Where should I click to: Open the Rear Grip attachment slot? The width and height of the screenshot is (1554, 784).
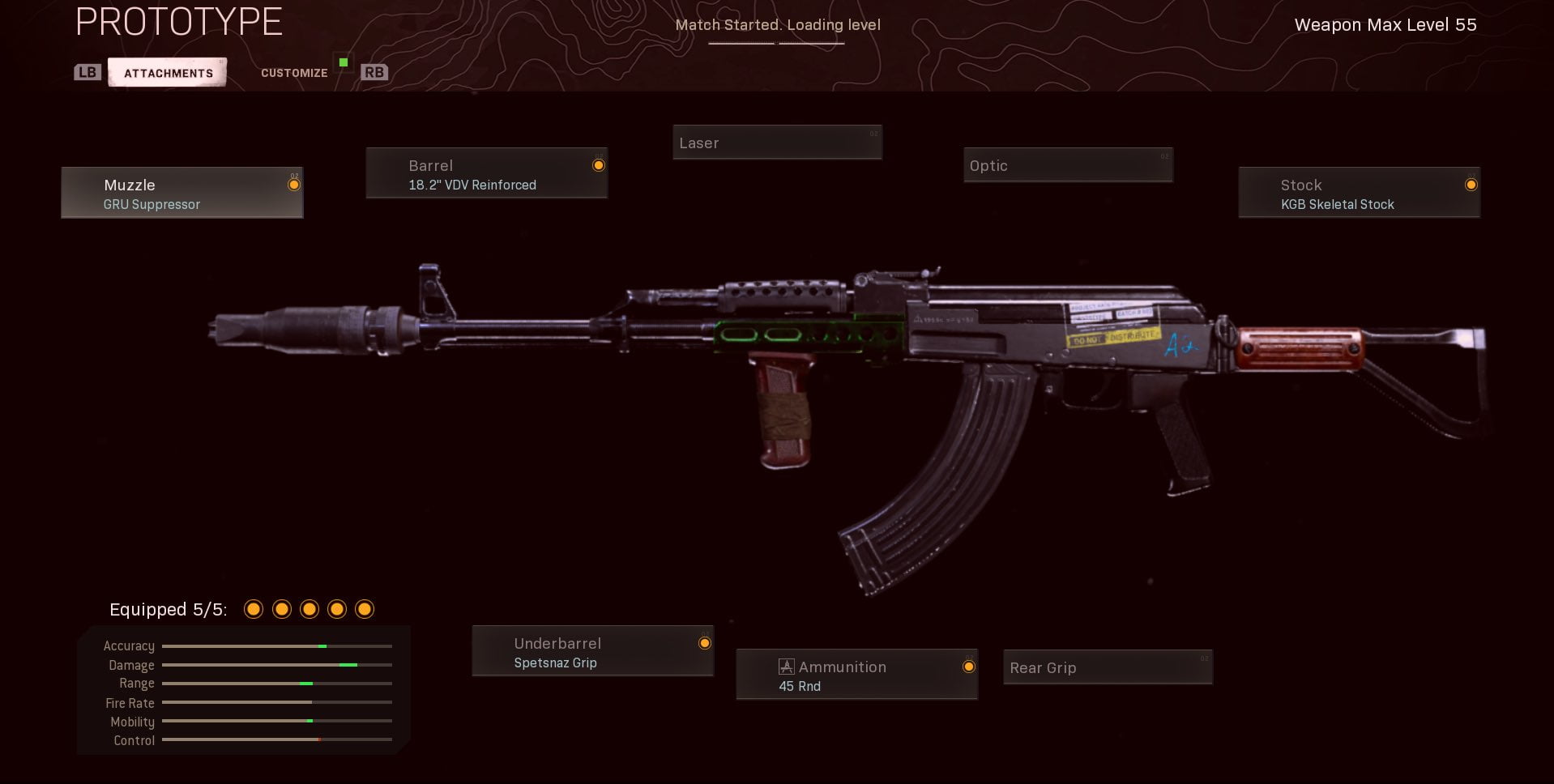1107,667
